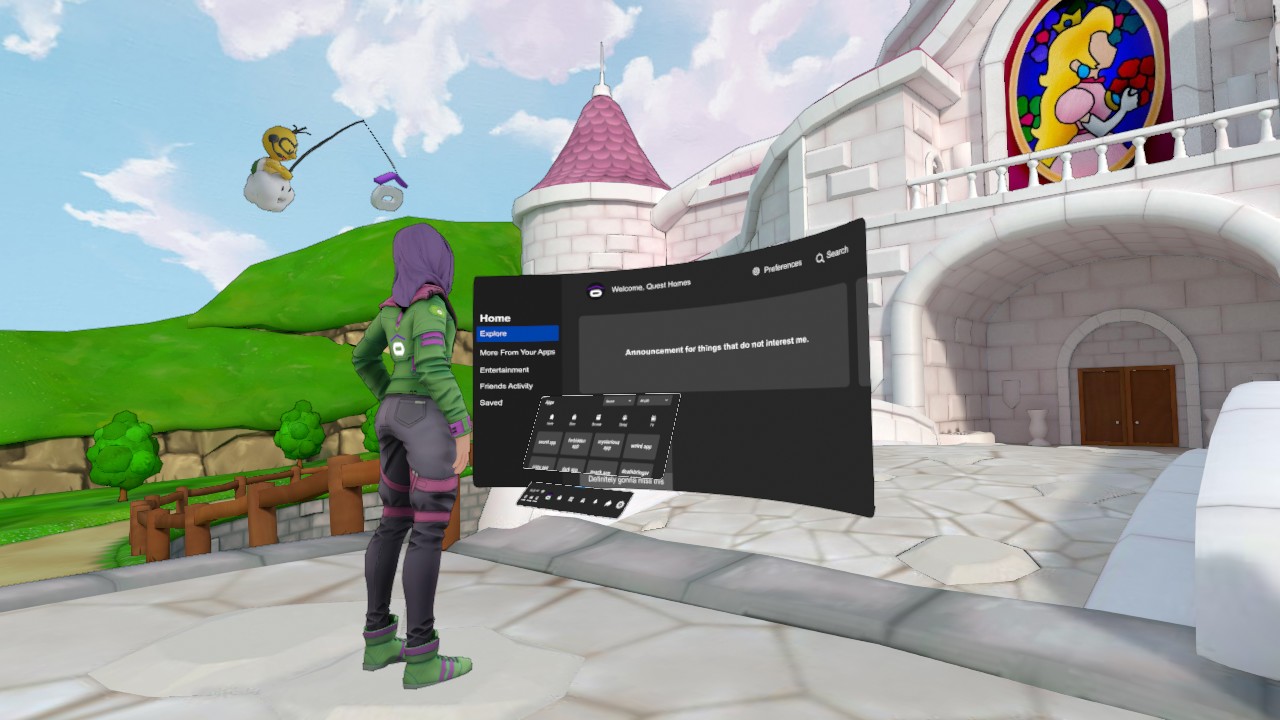This screenshot has height=720, width=1280.
Task: Select Entertainment in the sidebar
Action: click(503, 369)
